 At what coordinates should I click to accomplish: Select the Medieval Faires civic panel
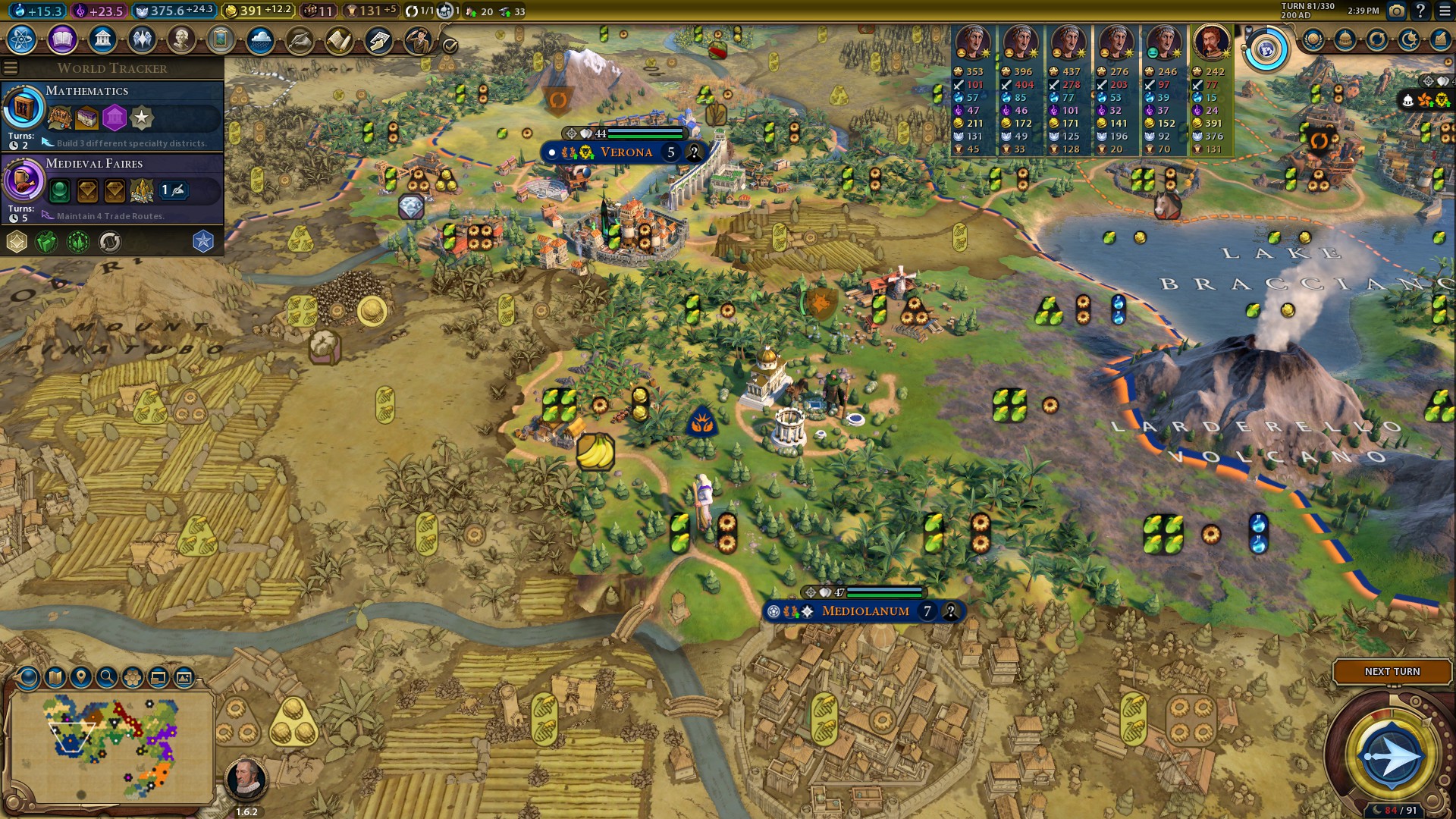112,188
